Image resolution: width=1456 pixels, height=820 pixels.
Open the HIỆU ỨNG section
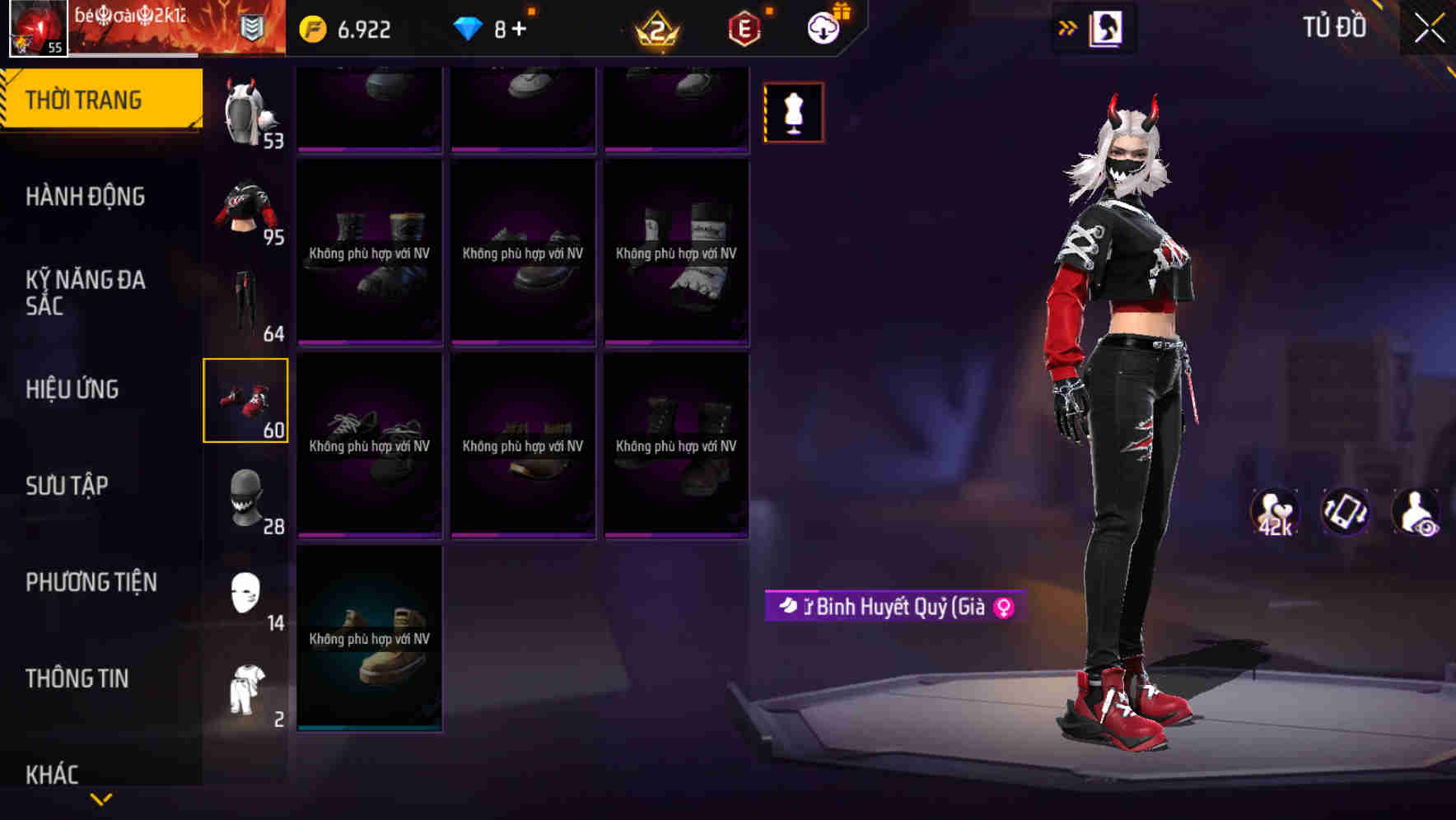coord(74,389)
